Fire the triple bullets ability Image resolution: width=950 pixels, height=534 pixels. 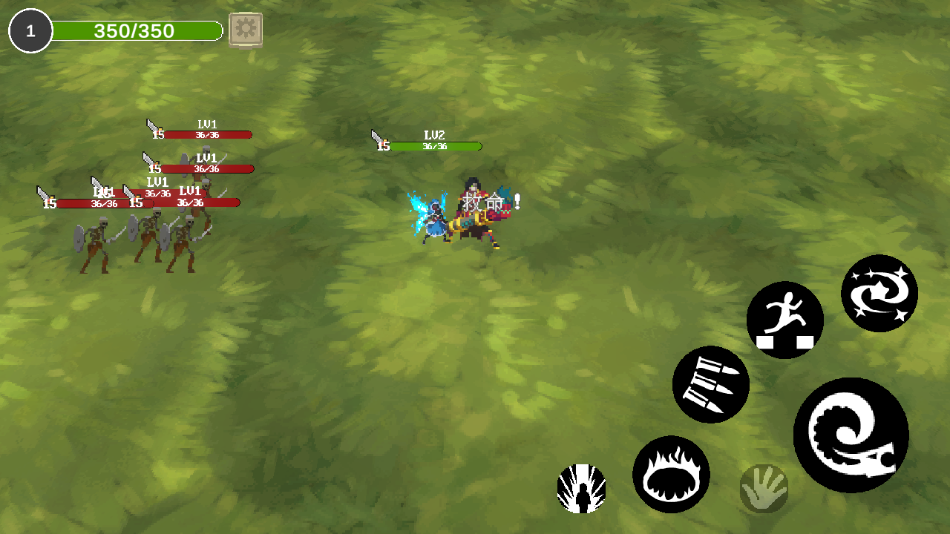711,384
